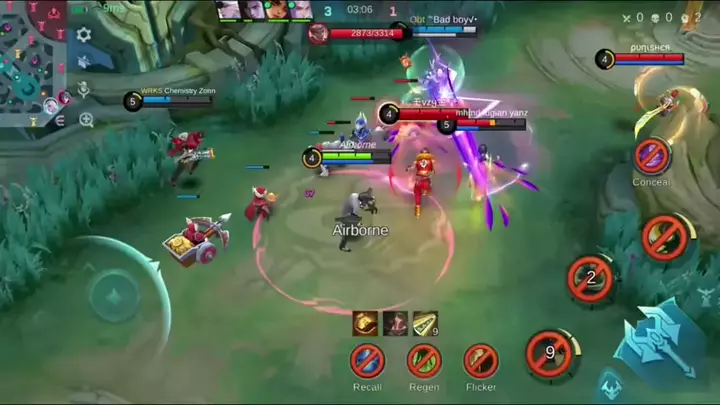The image size is (720, 405).
Task: Trigger the skill showing cooldown 2
Action: click(x=590, y=278)
